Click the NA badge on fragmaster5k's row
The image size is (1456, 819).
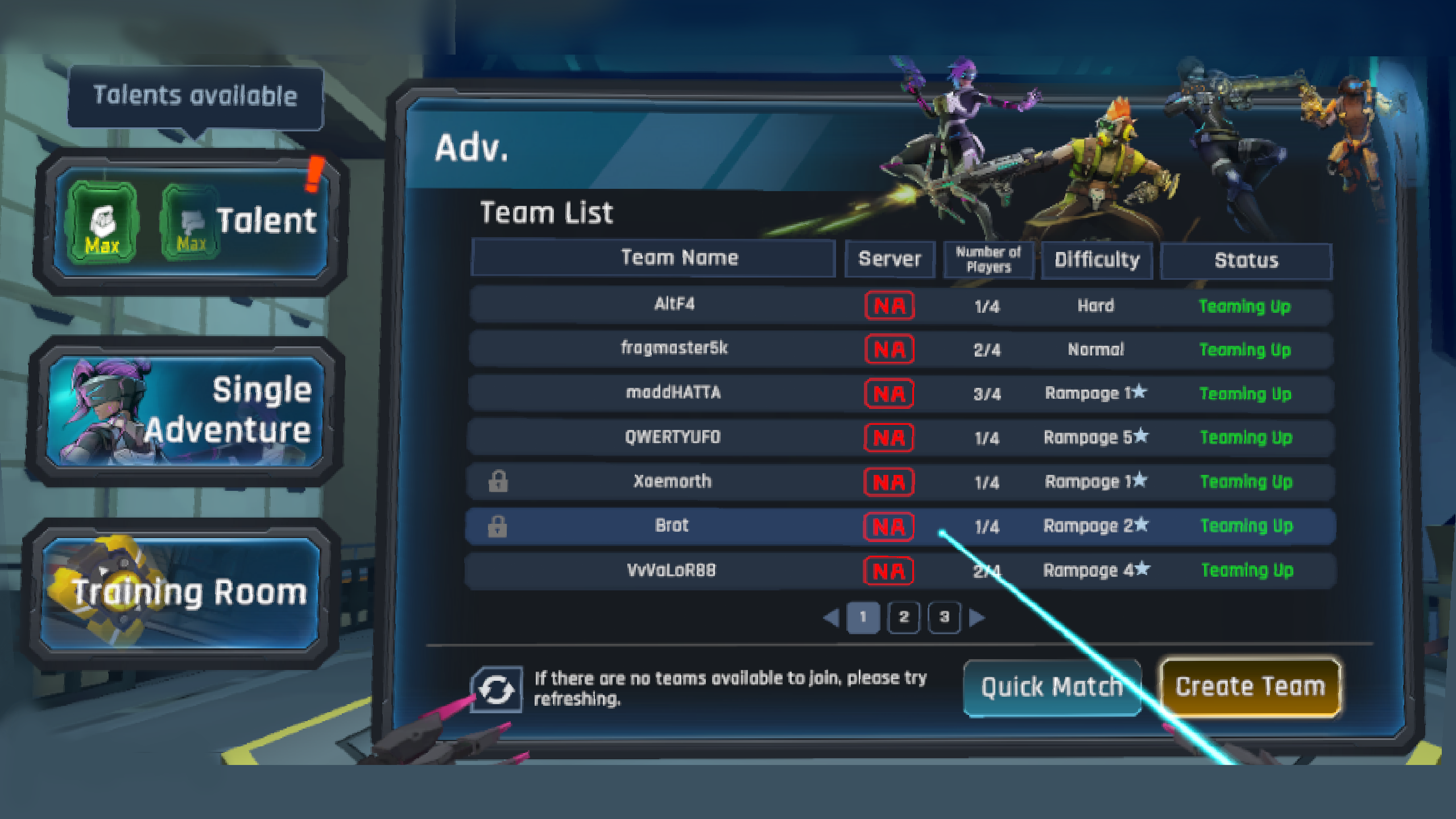(x=889, y=349)
